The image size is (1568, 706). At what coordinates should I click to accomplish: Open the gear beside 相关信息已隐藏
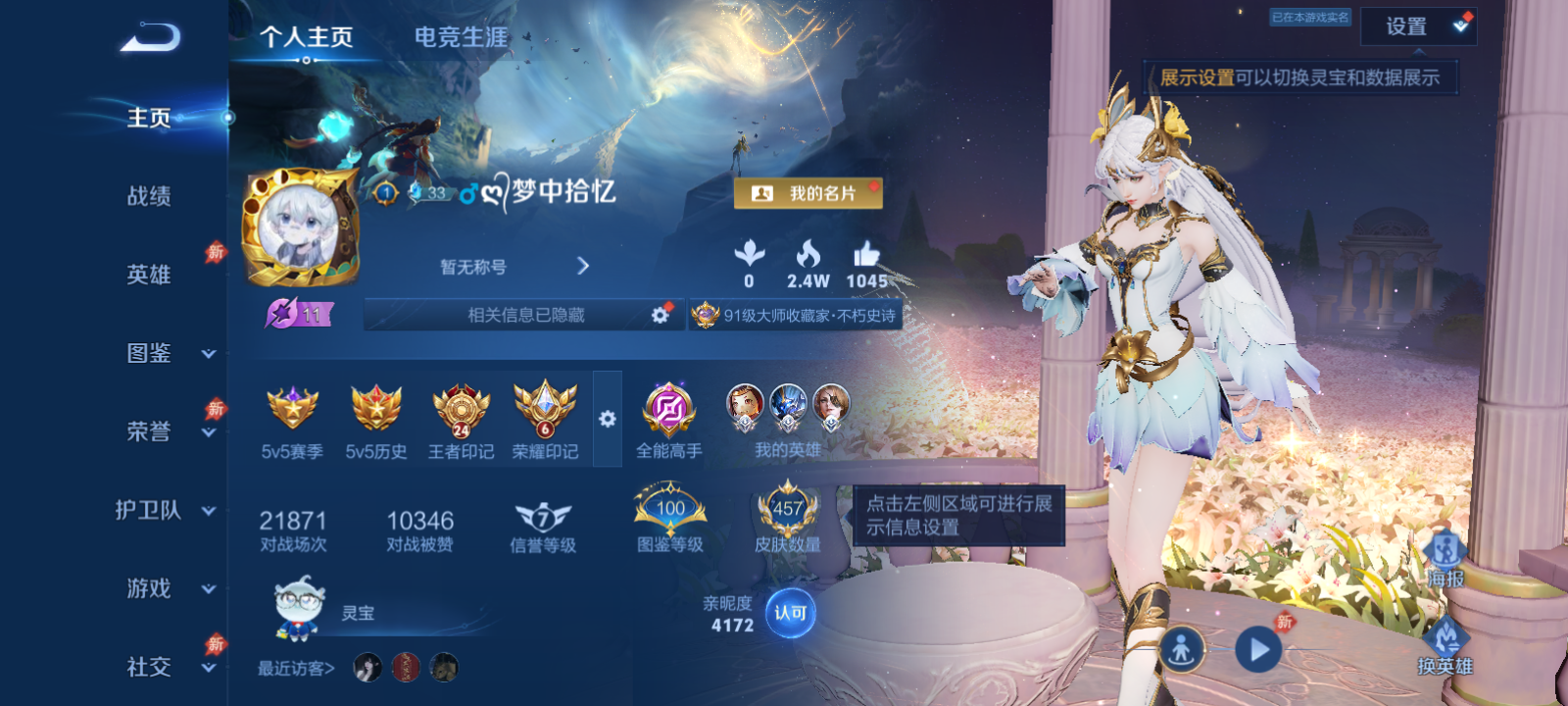[x=656, y=316]
